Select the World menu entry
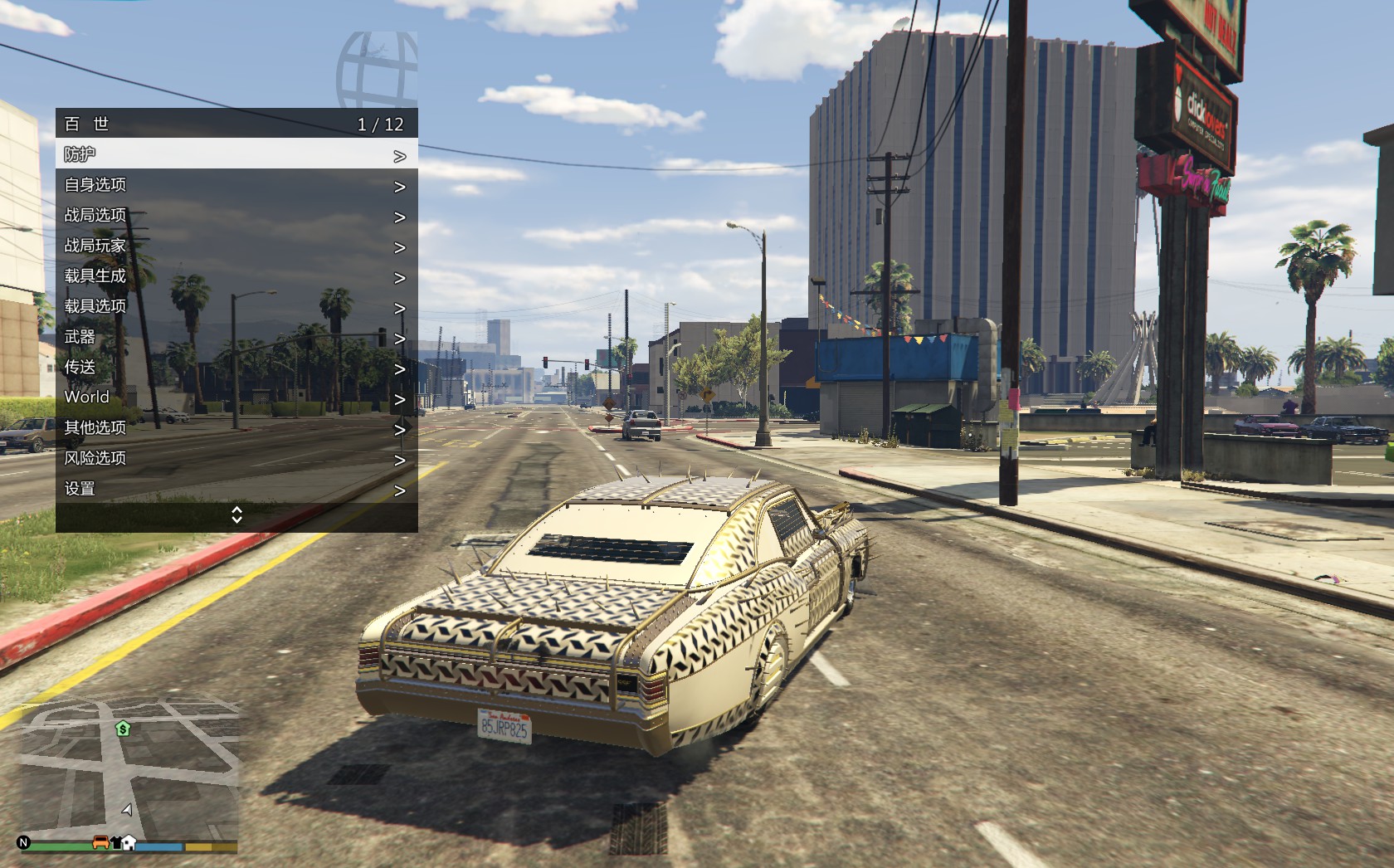Image resolution: width=1394 pixels, height=868 pixels. click(86, 397)
